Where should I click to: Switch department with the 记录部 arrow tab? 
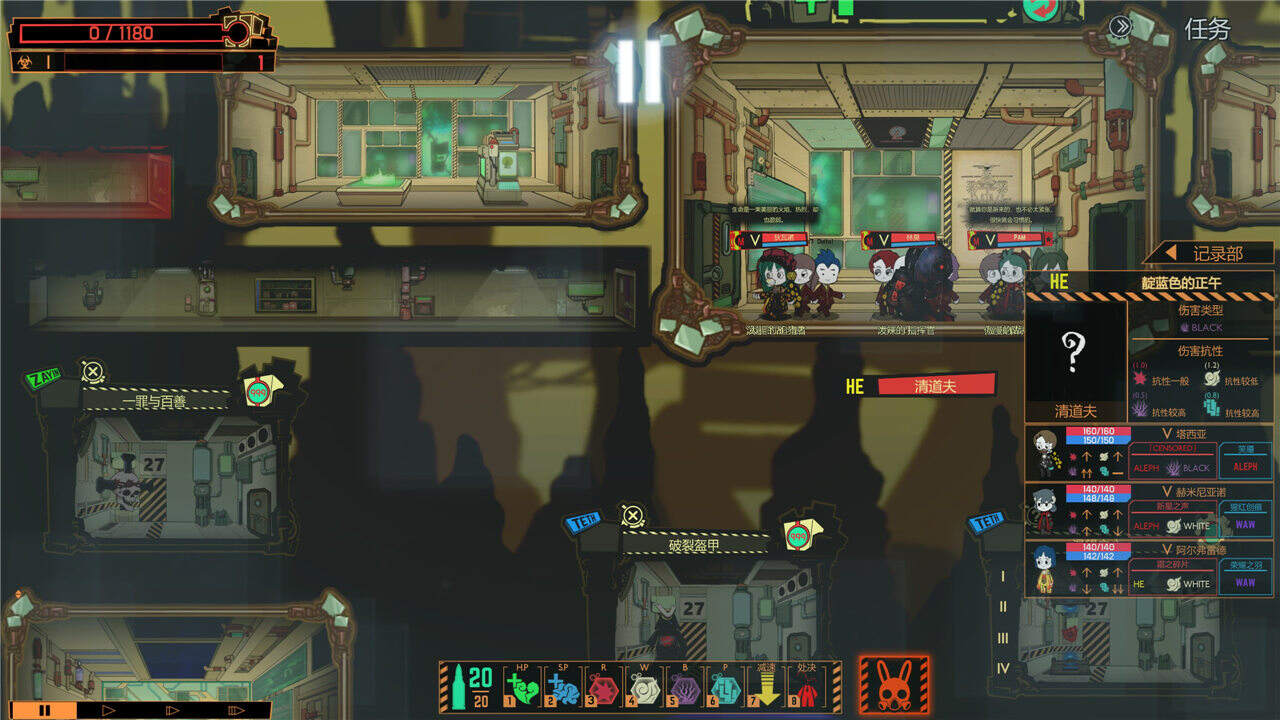1208,253
